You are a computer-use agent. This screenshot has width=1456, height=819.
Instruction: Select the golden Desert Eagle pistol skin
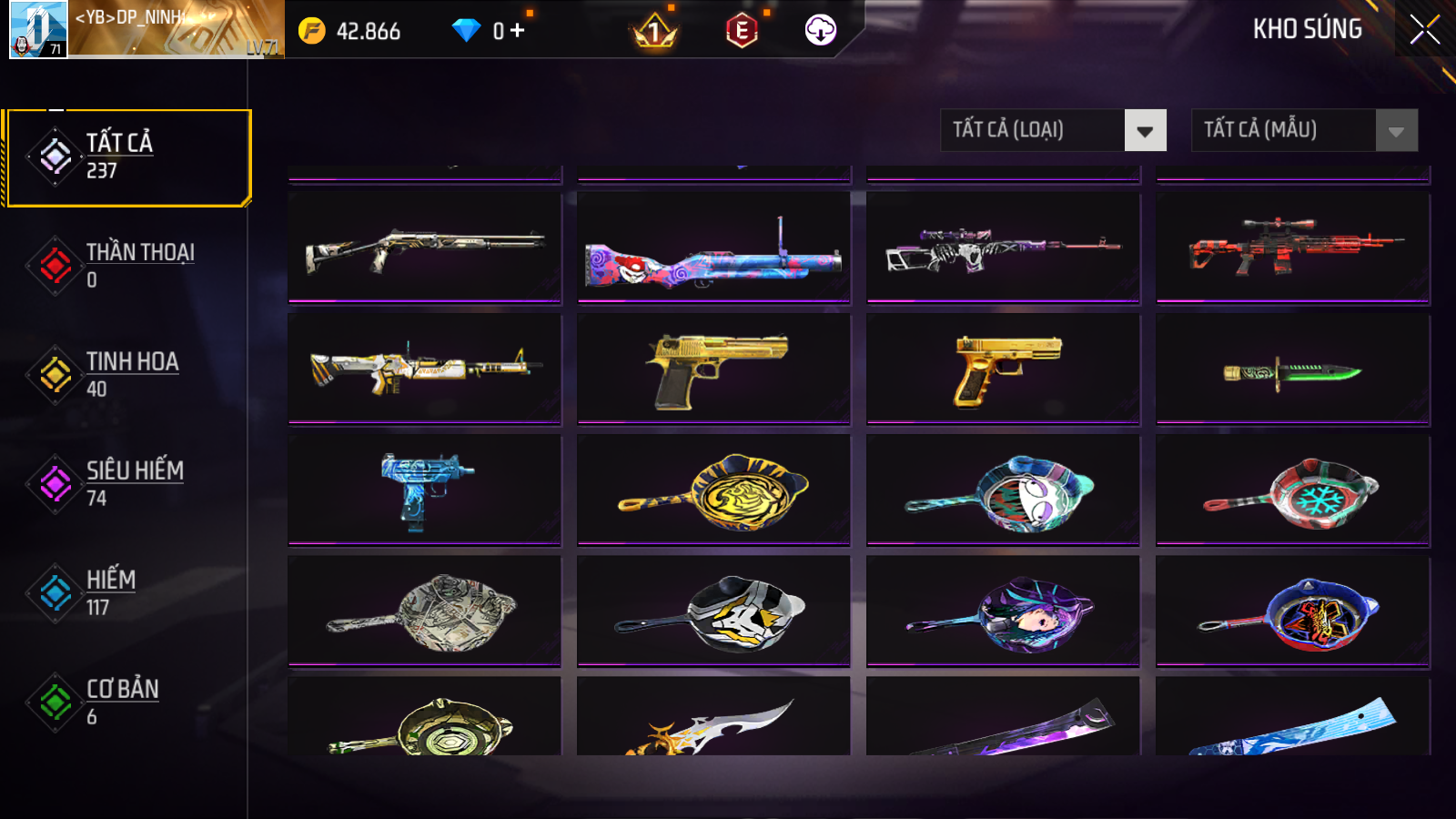714,369
